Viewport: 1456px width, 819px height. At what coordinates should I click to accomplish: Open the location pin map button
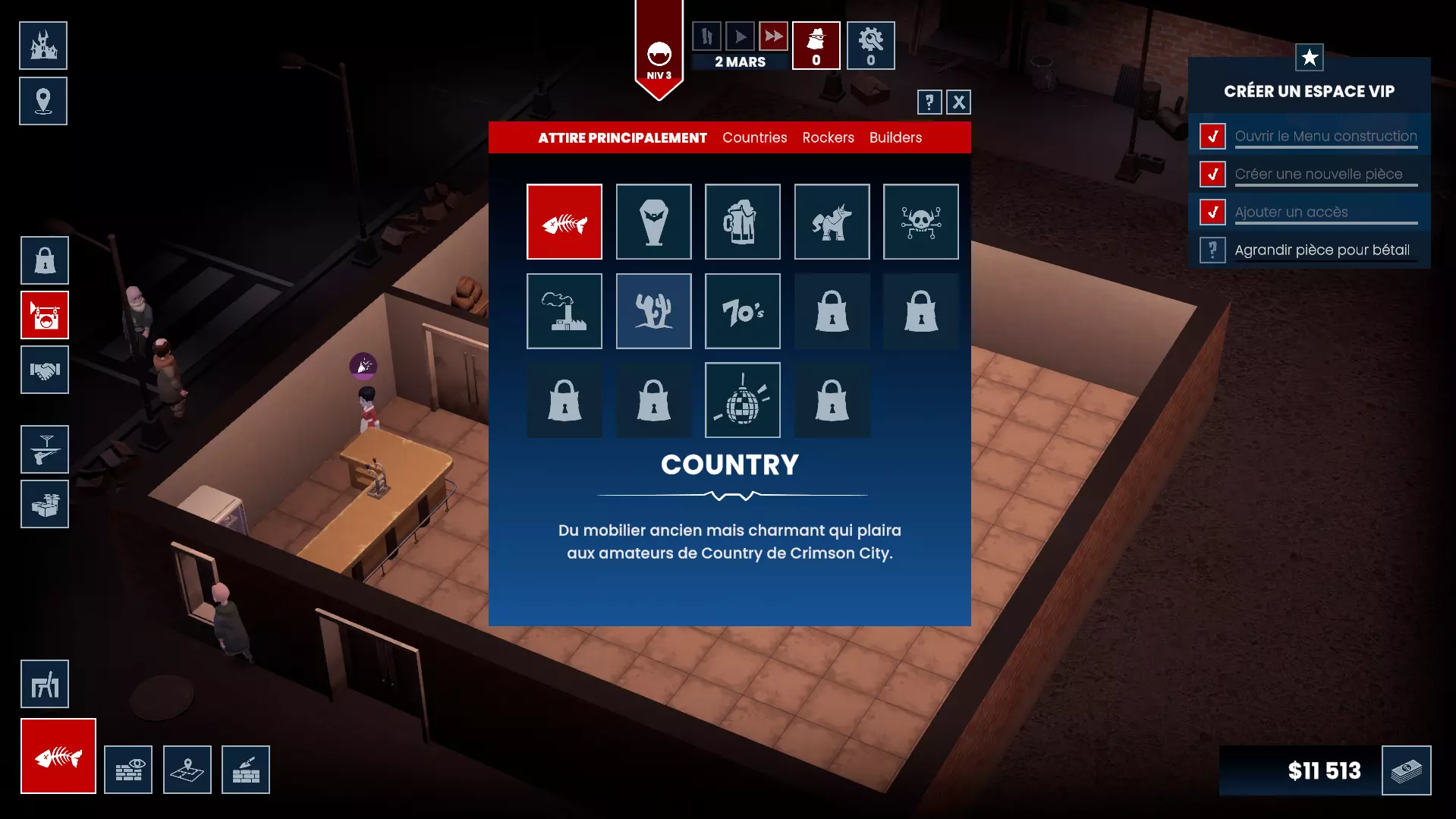pyautogui.click(x=43, y=101)
